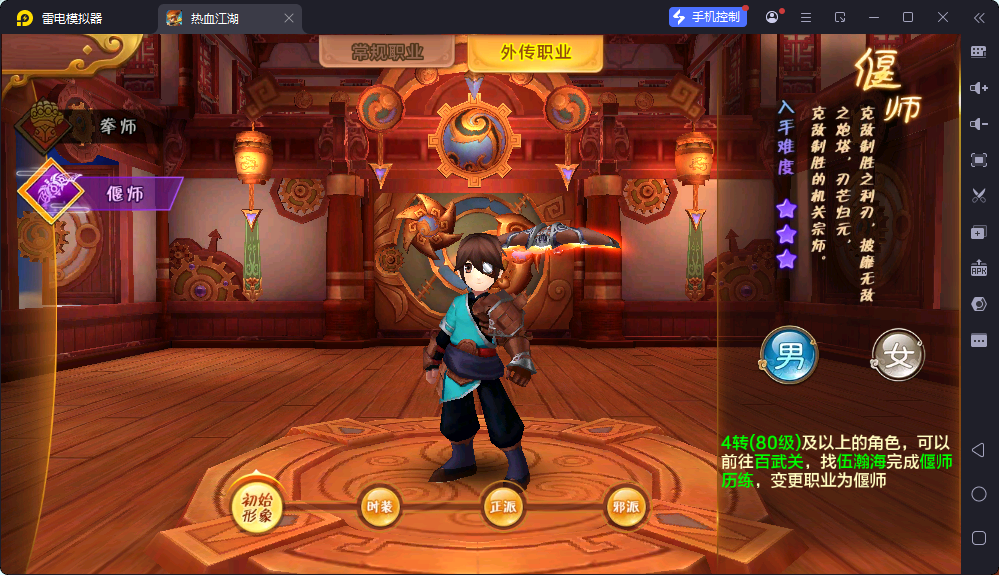The width and height of the screenshot is (999, 575).
Task: Choose the male 男 gender button
Action: 789,354
